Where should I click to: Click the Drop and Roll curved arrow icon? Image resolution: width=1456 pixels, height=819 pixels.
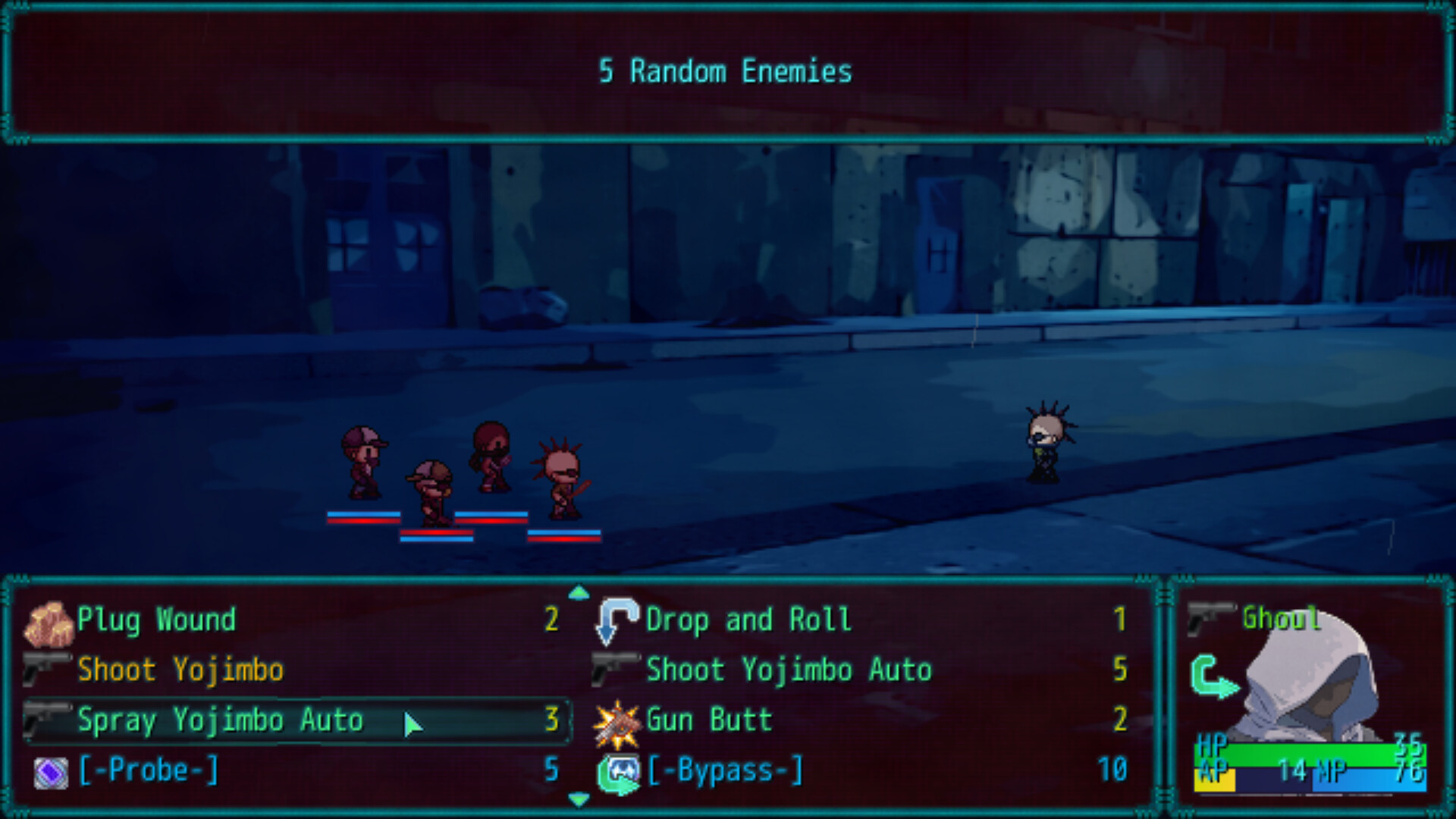614,620
